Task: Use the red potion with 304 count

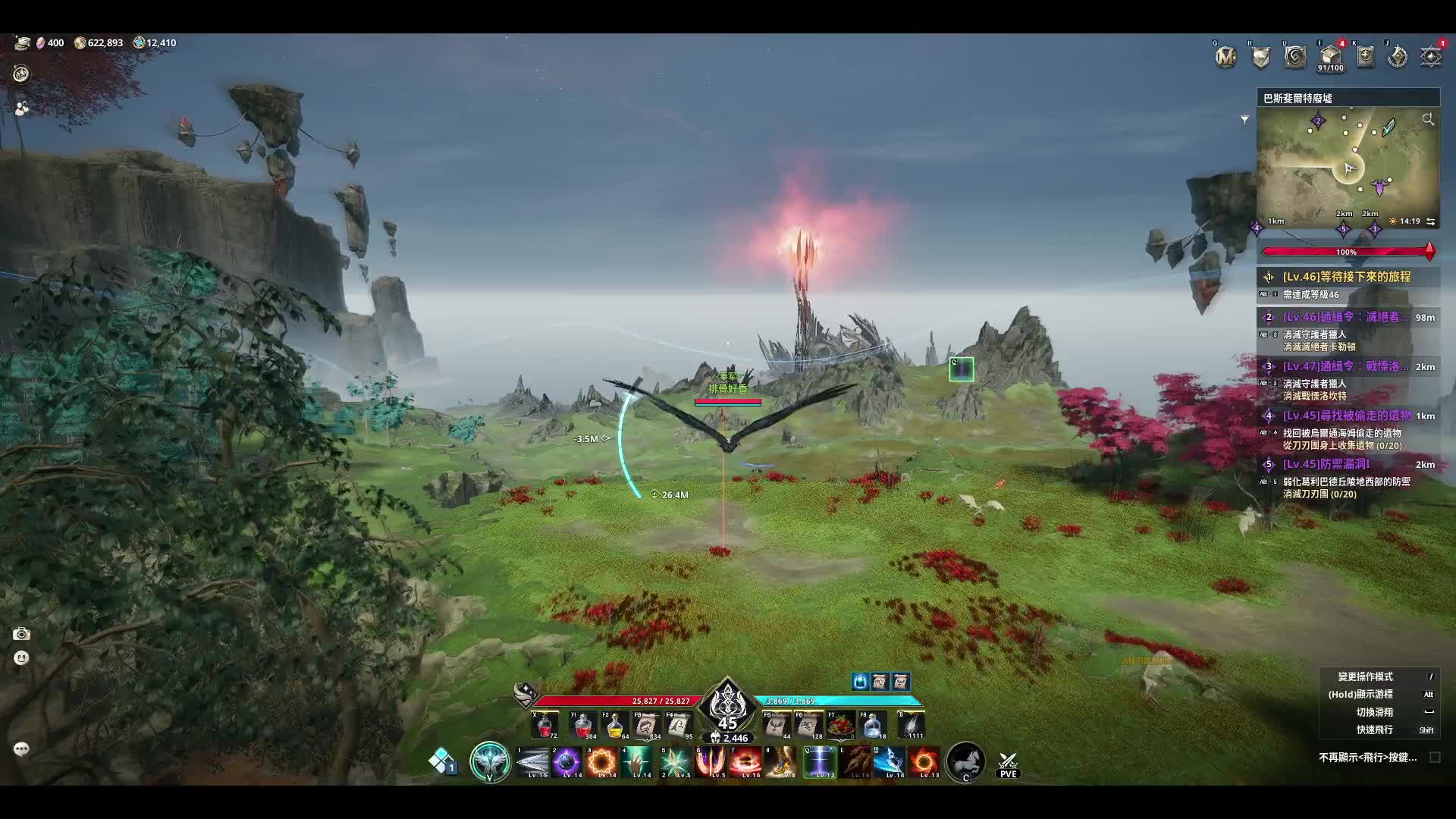Action: click(x=583, y=726)
